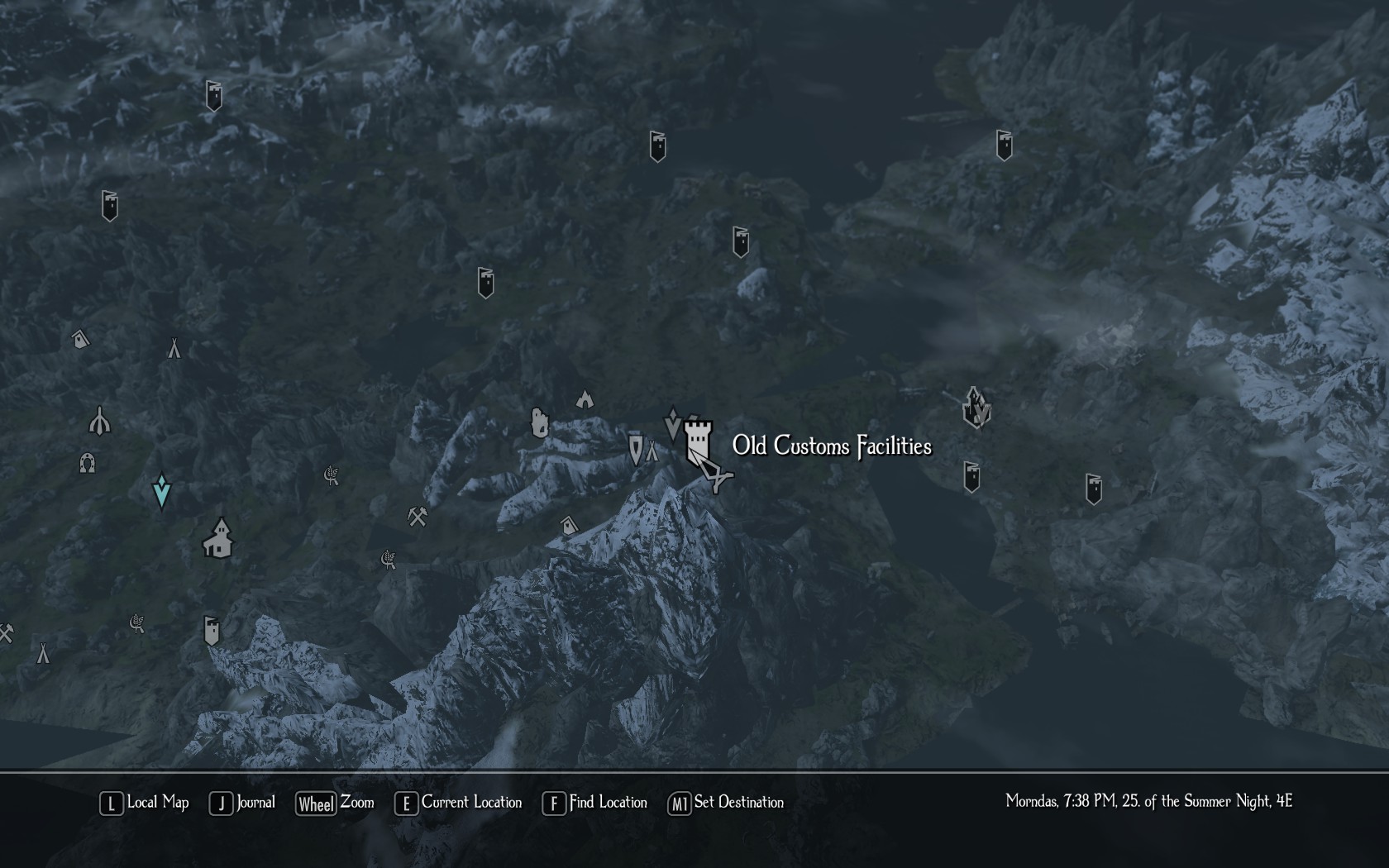The width and height of the screenshot is (1389, 868).
Task: Click the cyan quest arrow marker
Action: [162, 490]
